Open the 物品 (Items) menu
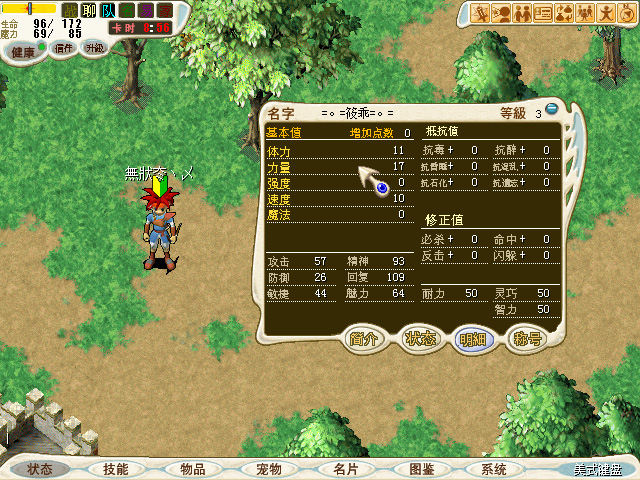 pos(193,469)
